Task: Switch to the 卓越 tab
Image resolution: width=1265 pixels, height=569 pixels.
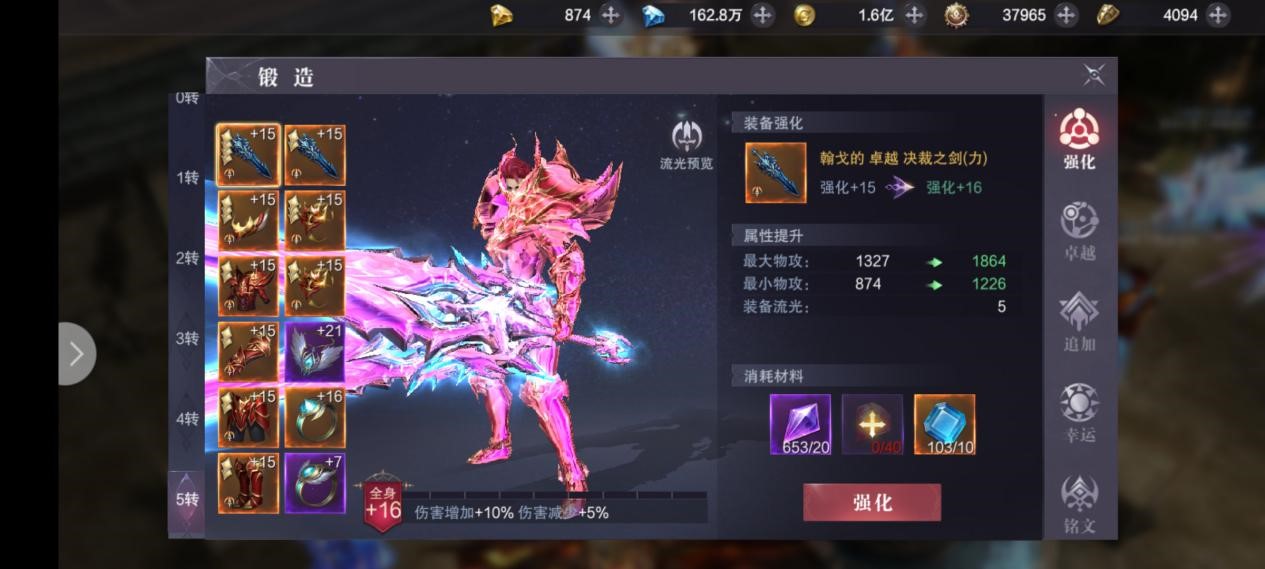Action: 1079,231
